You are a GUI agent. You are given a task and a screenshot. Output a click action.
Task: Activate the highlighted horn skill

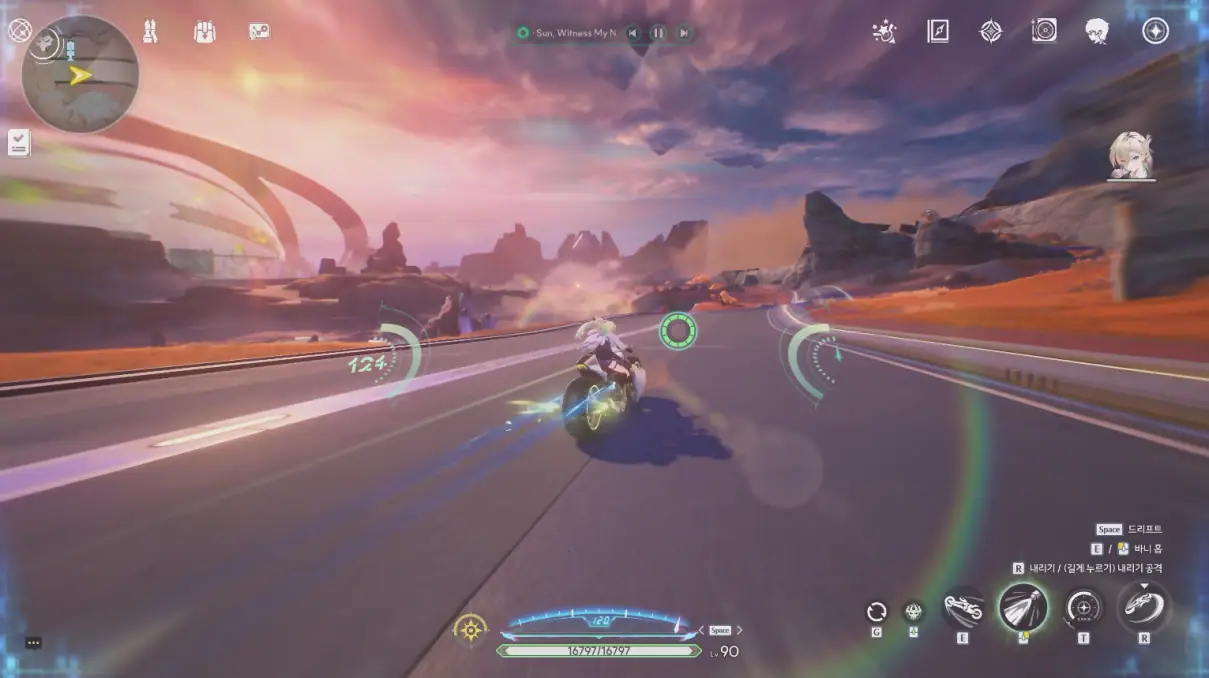point(1023,607)
